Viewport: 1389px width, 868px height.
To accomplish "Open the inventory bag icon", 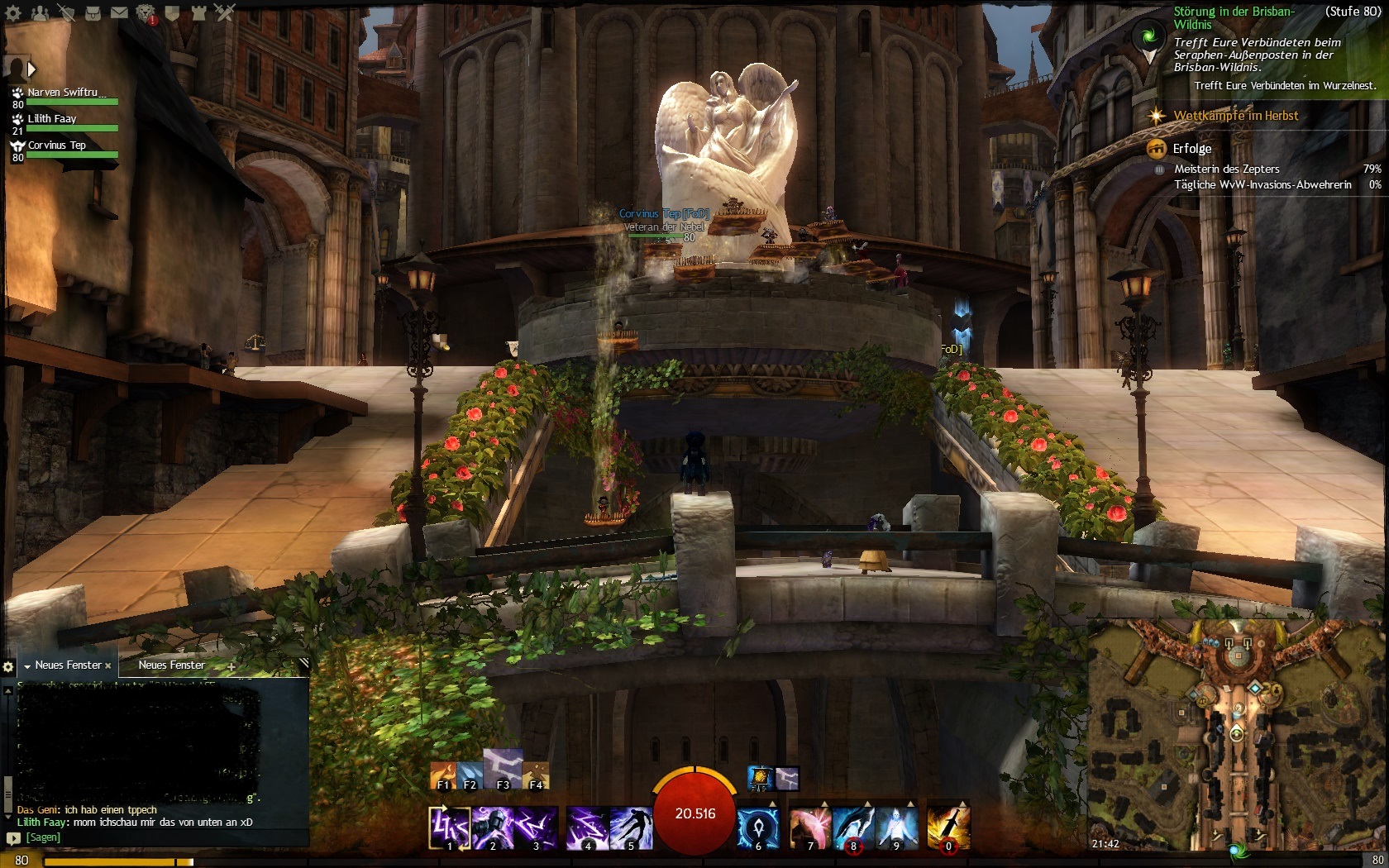I will (93, 12).
